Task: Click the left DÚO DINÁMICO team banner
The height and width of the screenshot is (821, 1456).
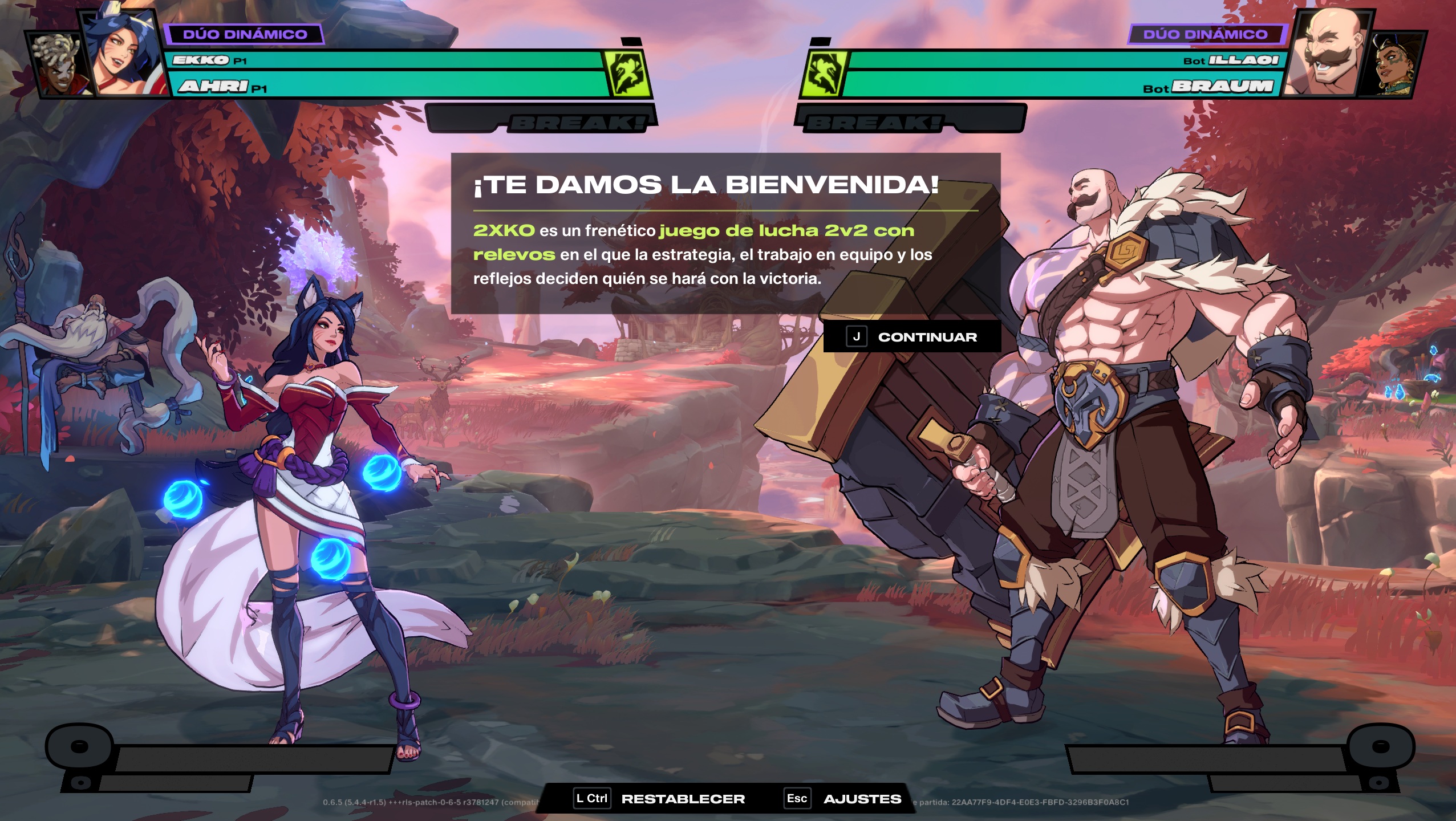Action: [x=242, y=35]
